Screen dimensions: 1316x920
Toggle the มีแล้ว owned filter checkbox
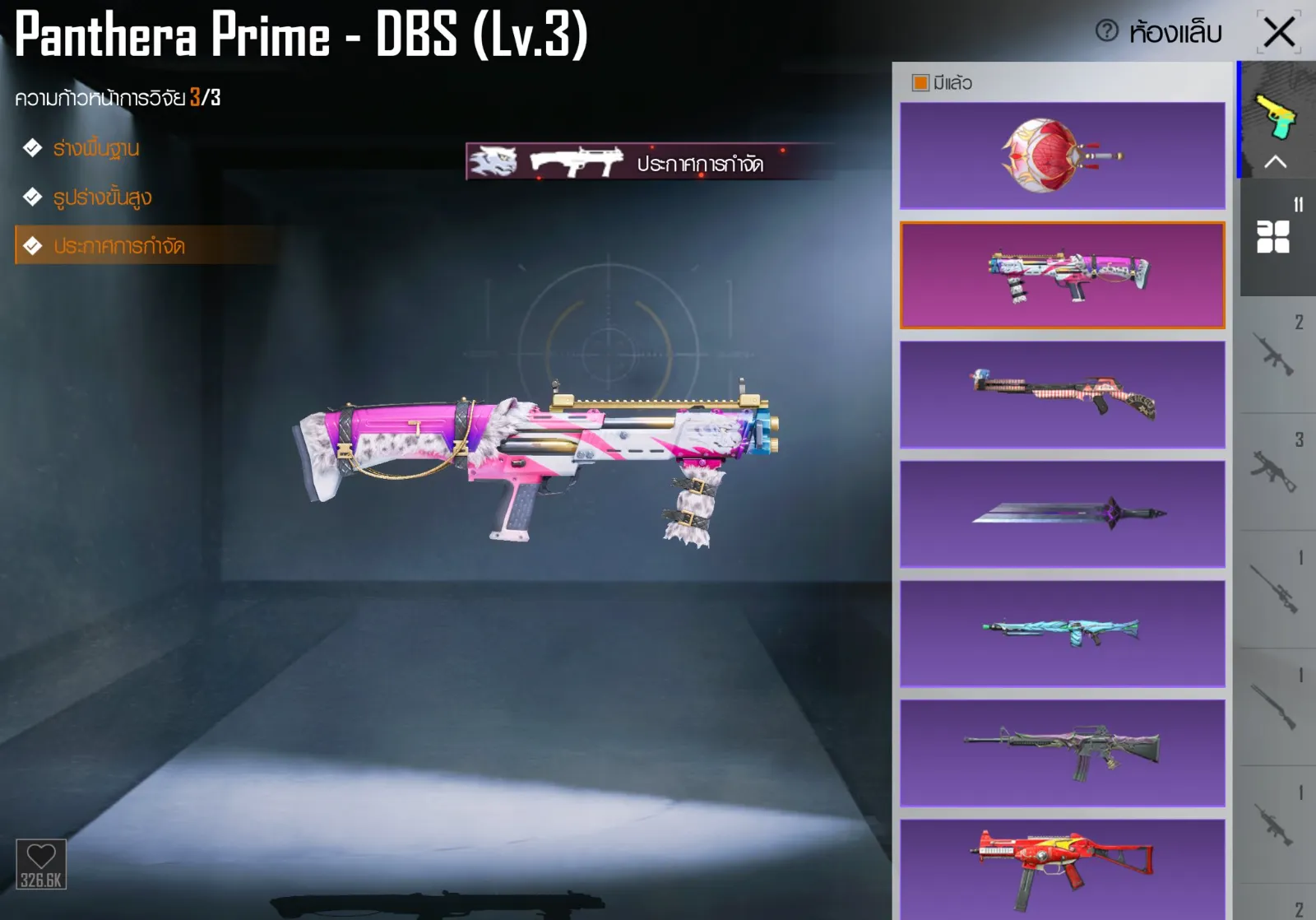click(x=920, y=83)
